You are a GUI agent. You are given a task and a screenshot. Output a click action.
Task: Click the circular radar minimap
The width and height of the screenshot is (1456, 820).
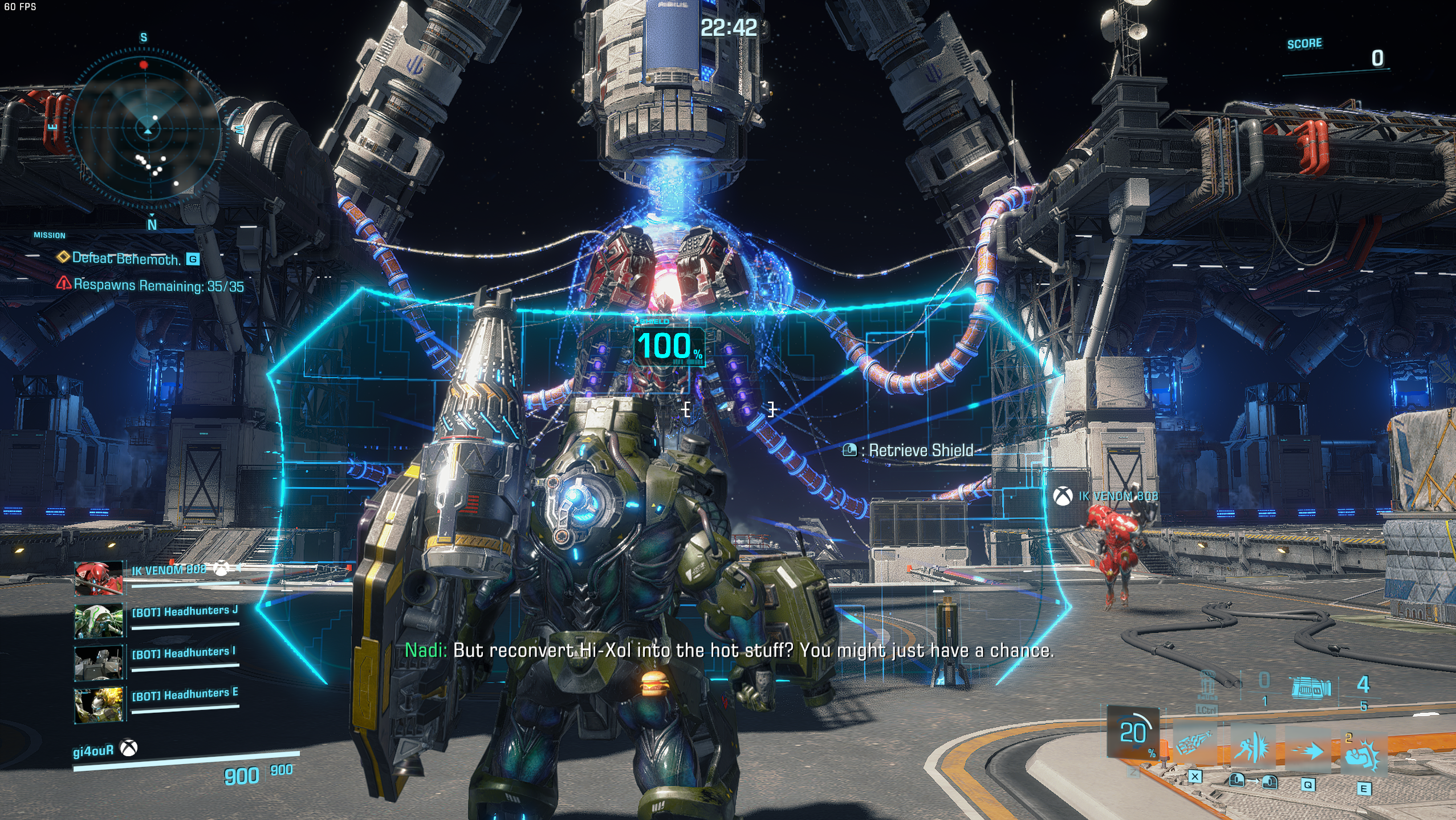point(148,130)
